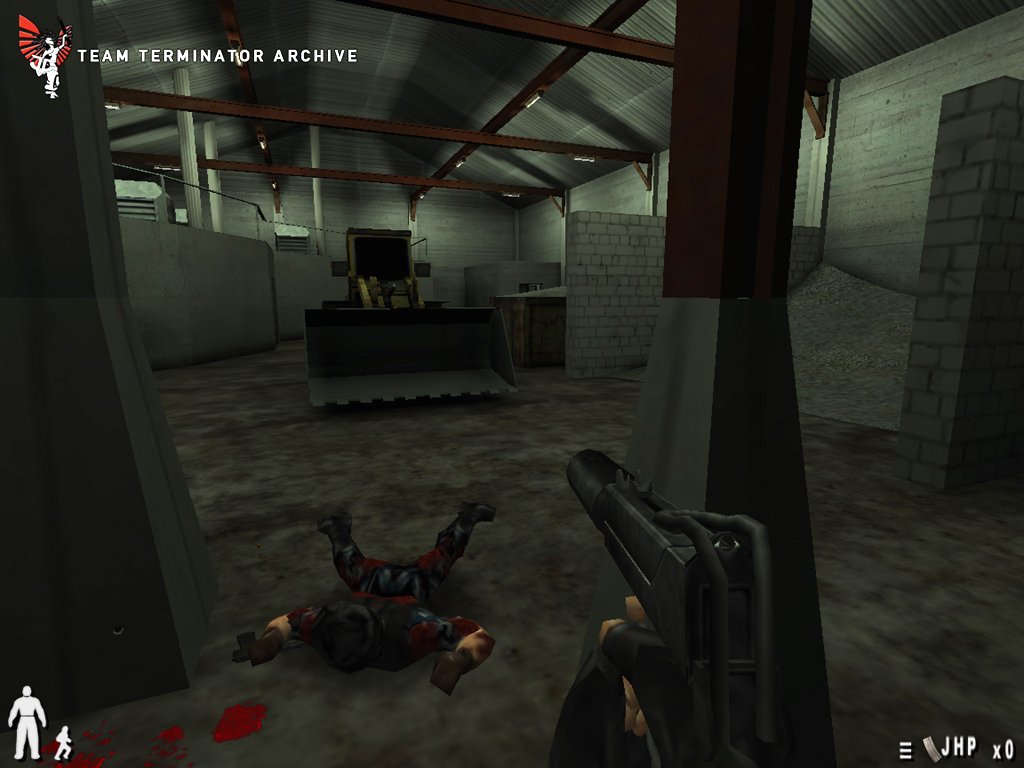Click the small running stance icon
This screenshot has height=768, width=1024.
coord(64,742)
